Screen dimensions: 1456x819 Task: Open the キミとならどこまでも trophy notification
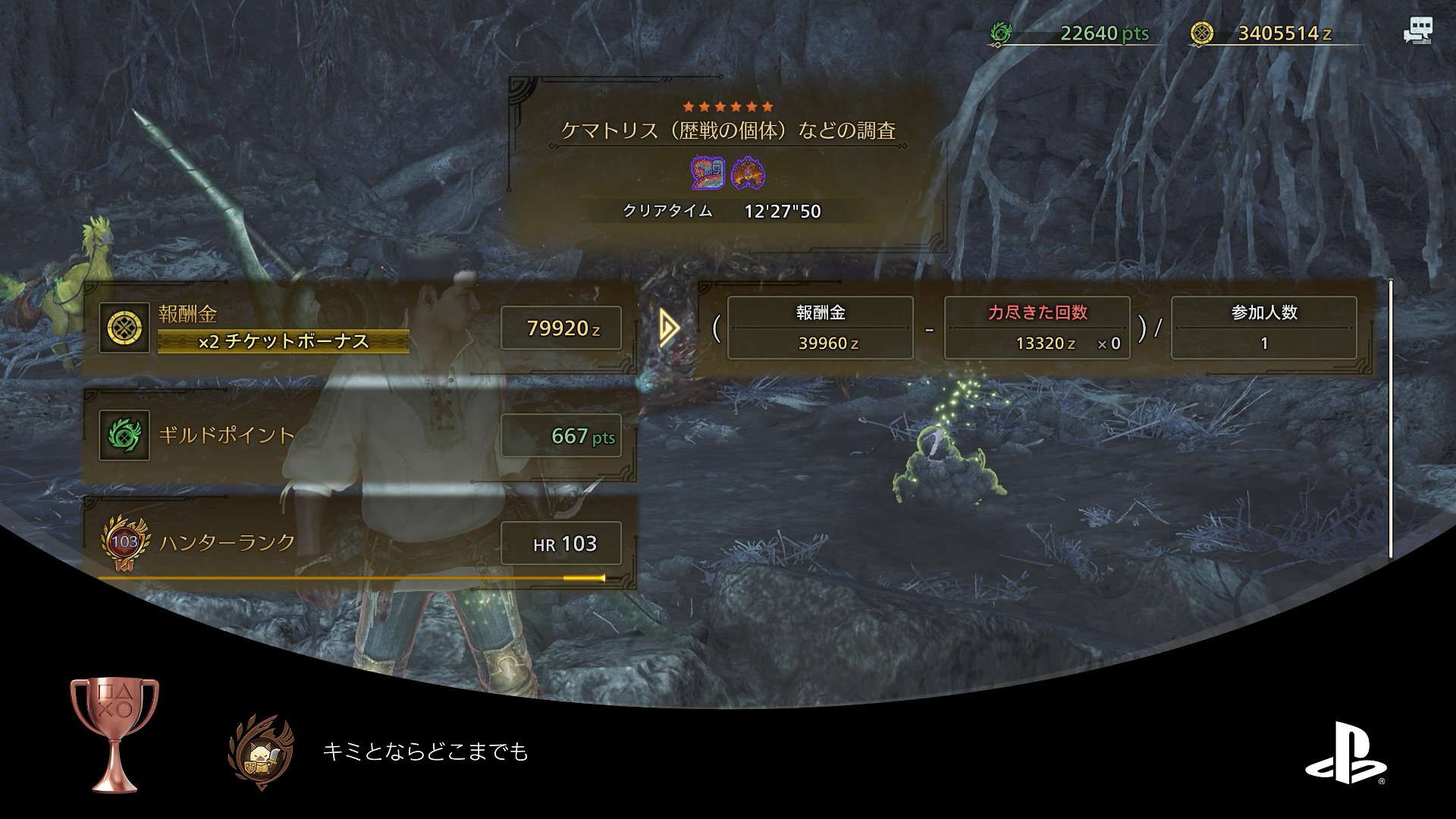coord(425,752)
